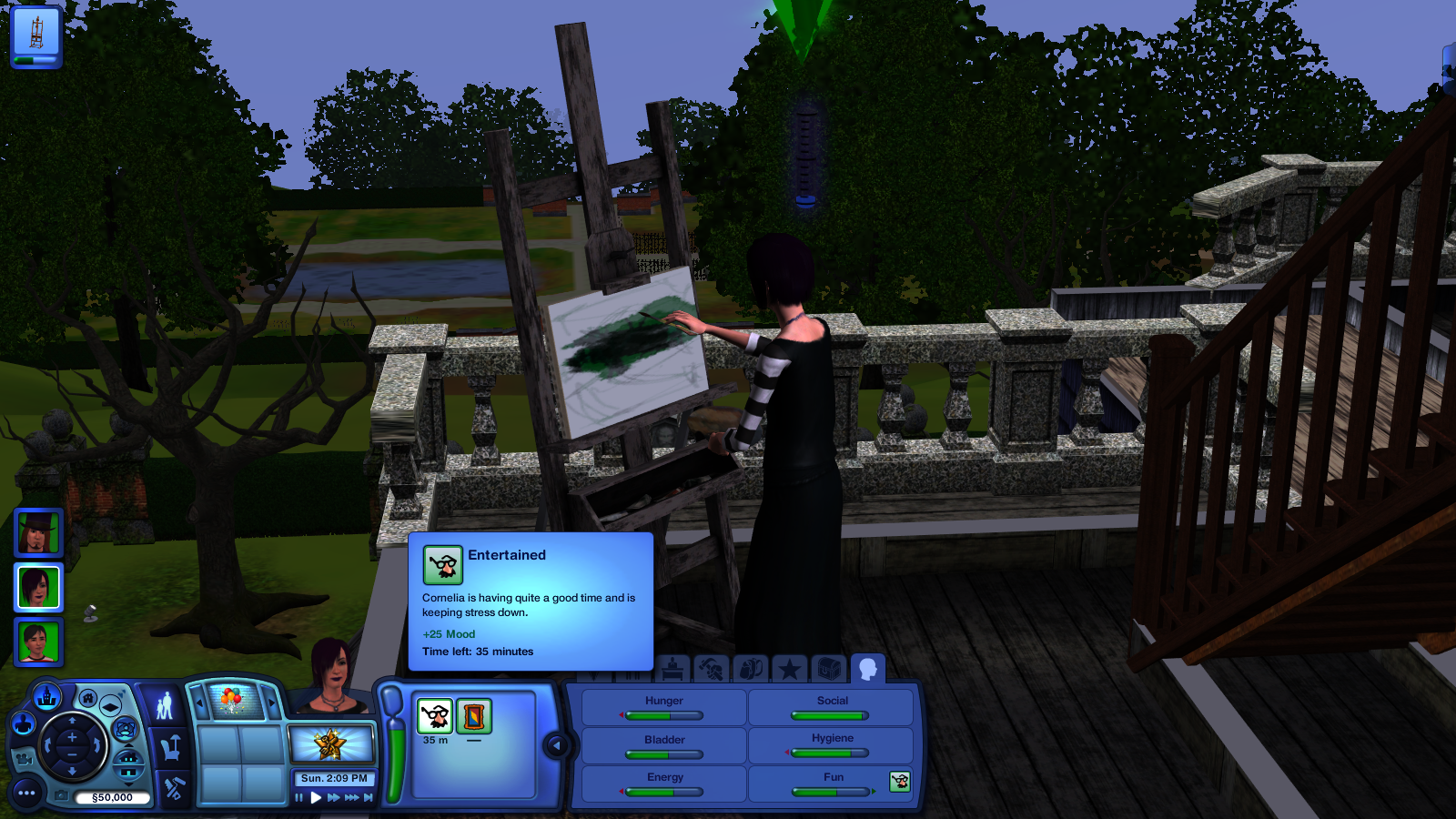Viewport: 1456px width, 819px height.
Task: Open the Career tab with desk icon
Action: pos(672,671)
